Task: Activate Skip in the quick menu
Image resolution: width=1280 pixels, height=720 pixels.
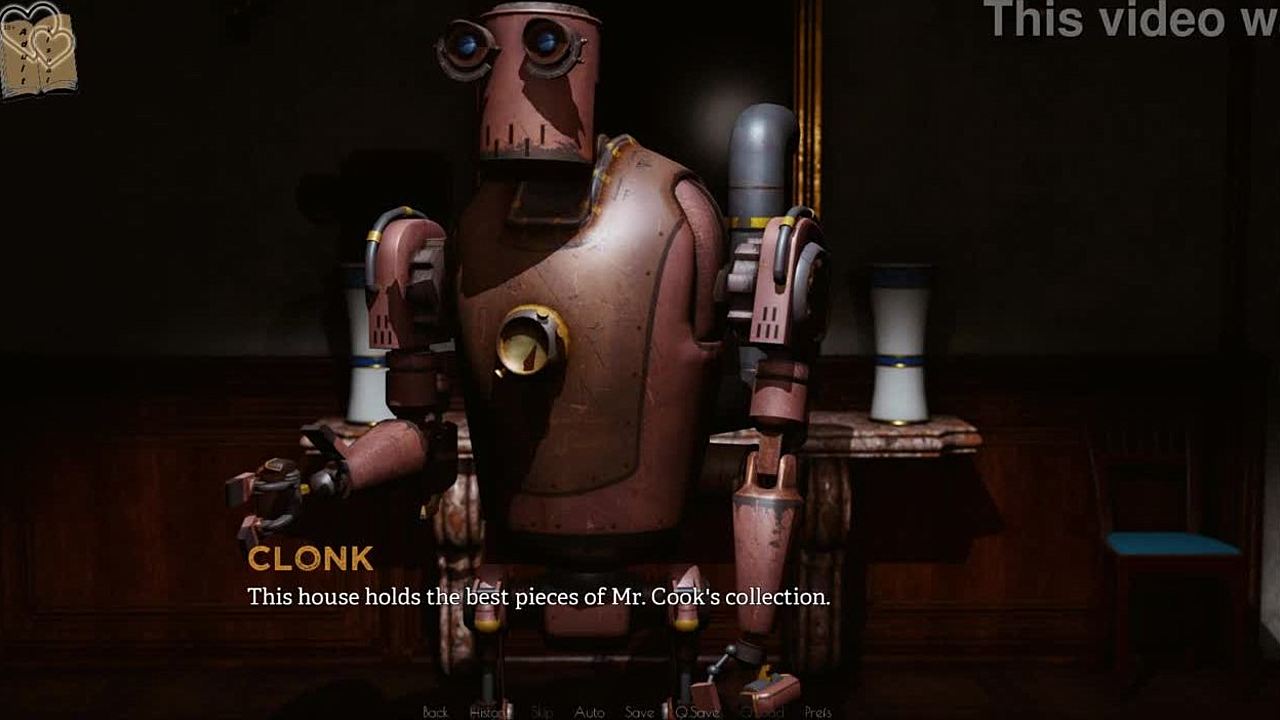Action: 542,712
